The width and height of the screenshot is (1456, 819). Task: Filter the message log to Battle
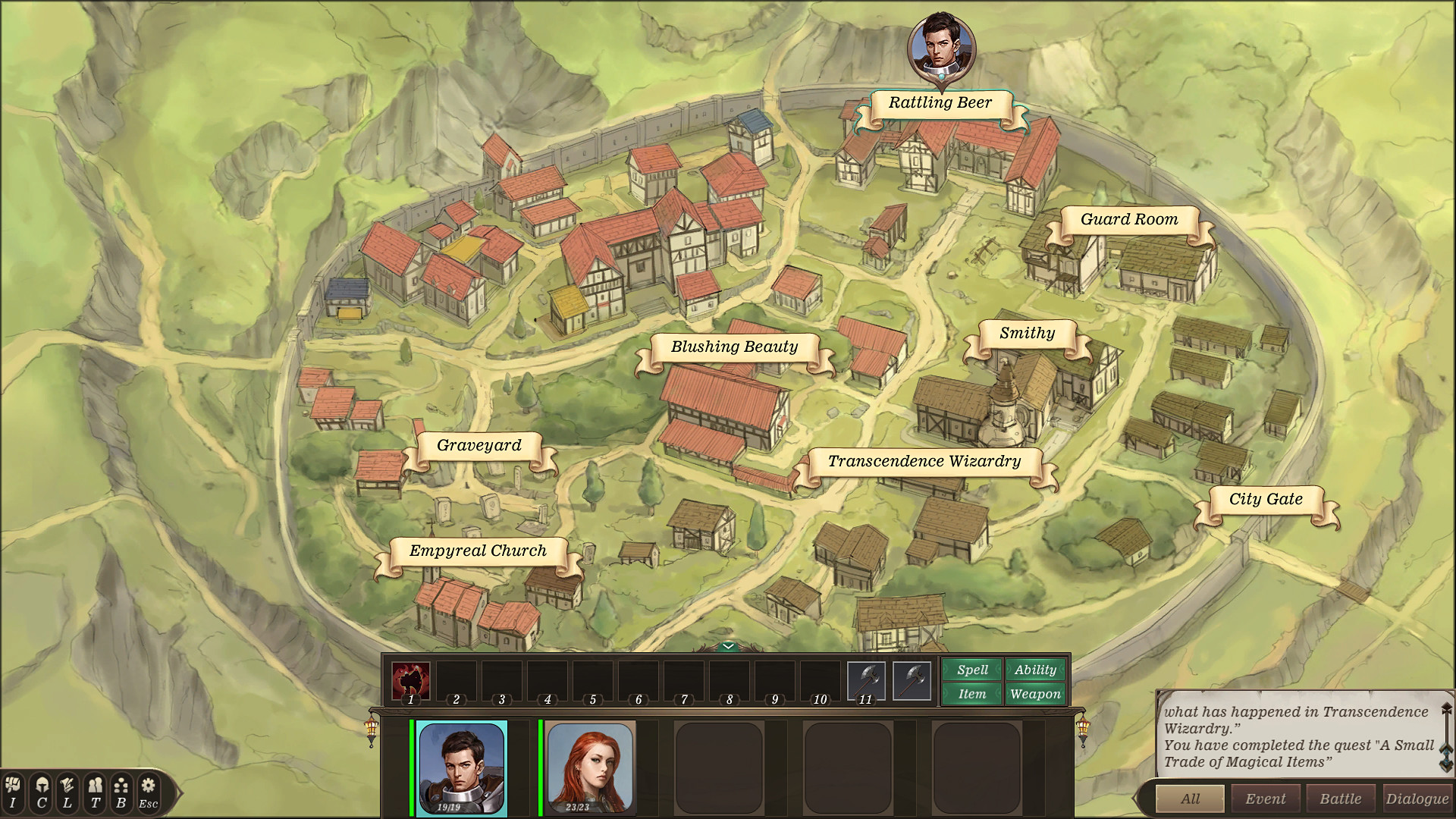click(1340, 799)
